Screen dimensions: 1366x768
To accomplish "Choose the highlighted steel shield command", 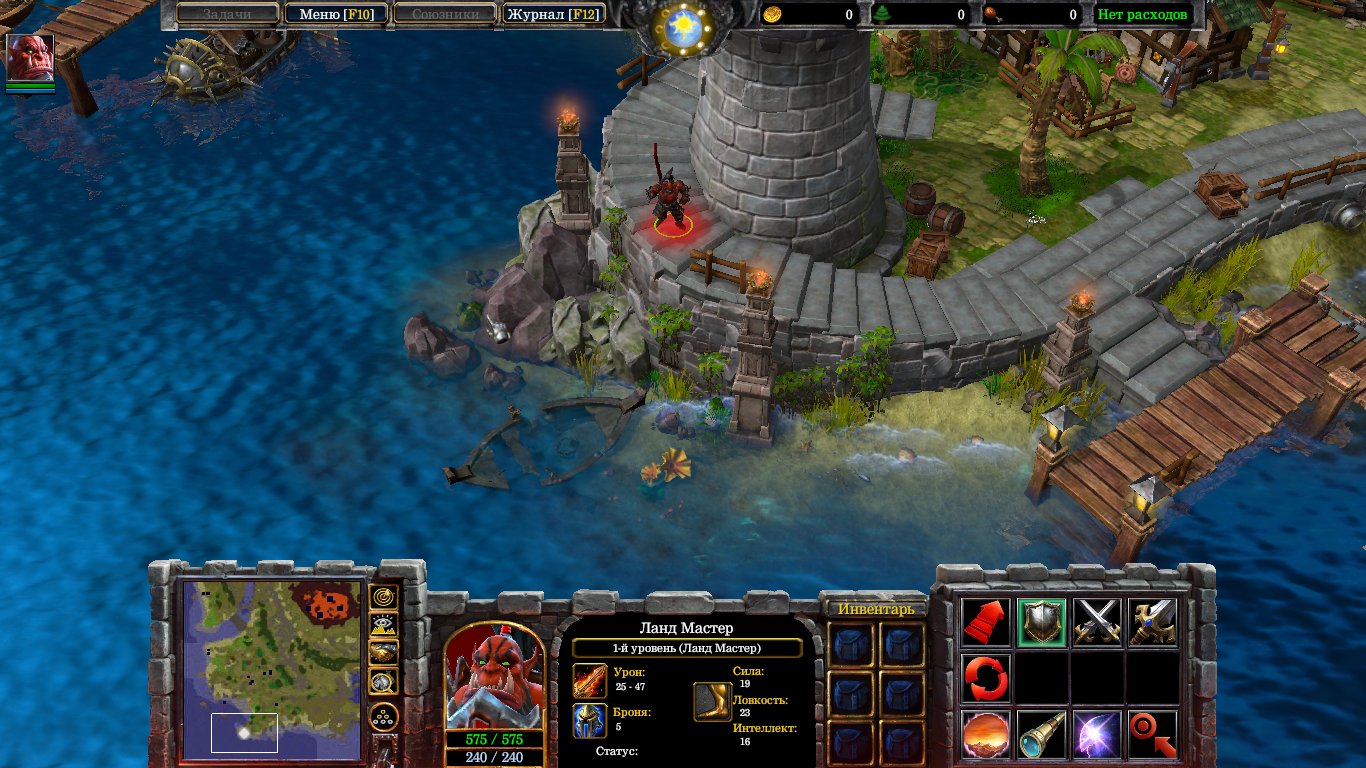I will tap(1041, 622).
